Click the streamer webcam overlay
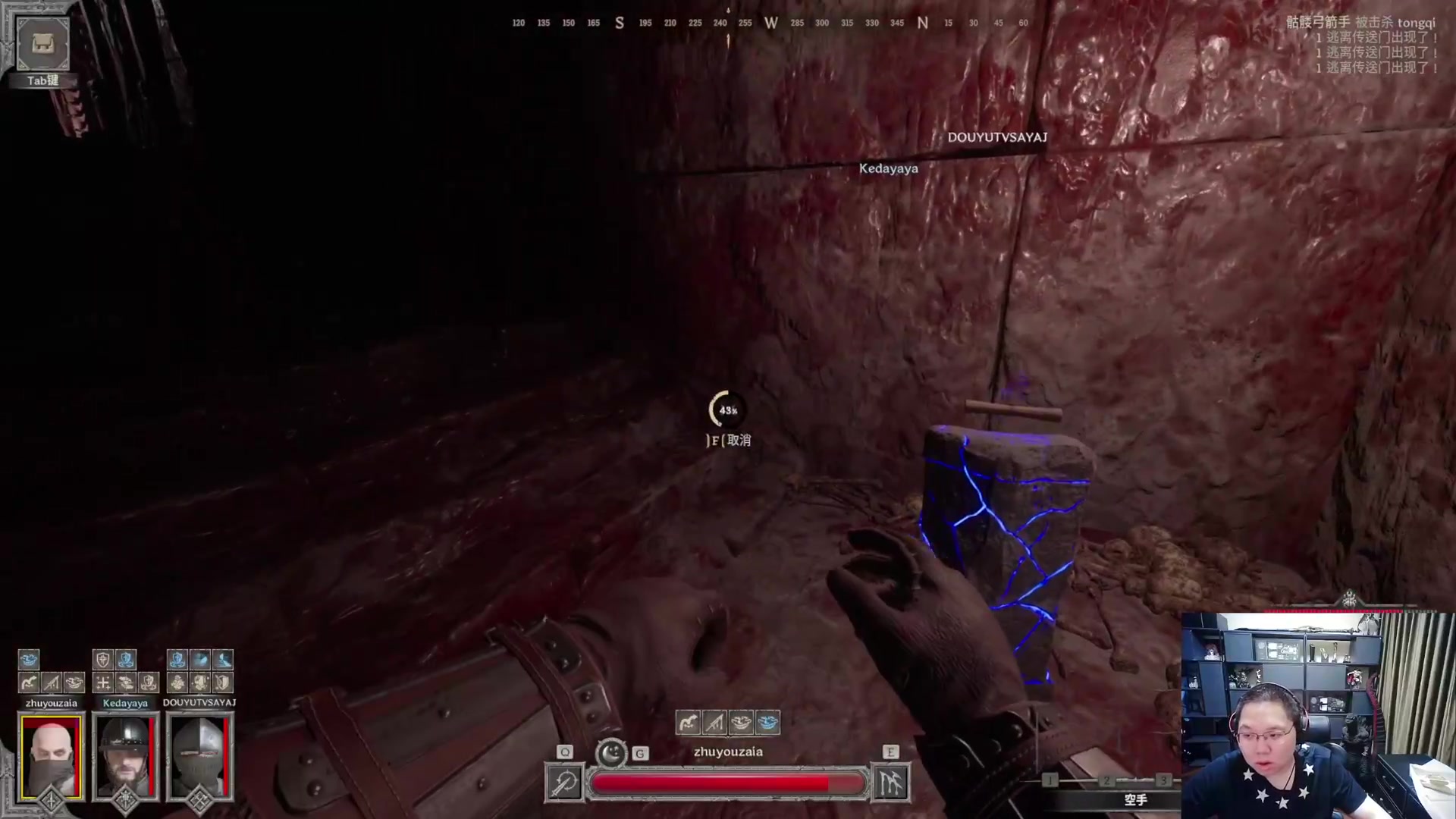Viewport: 1456px width, 819px height. click(1318, 716)
